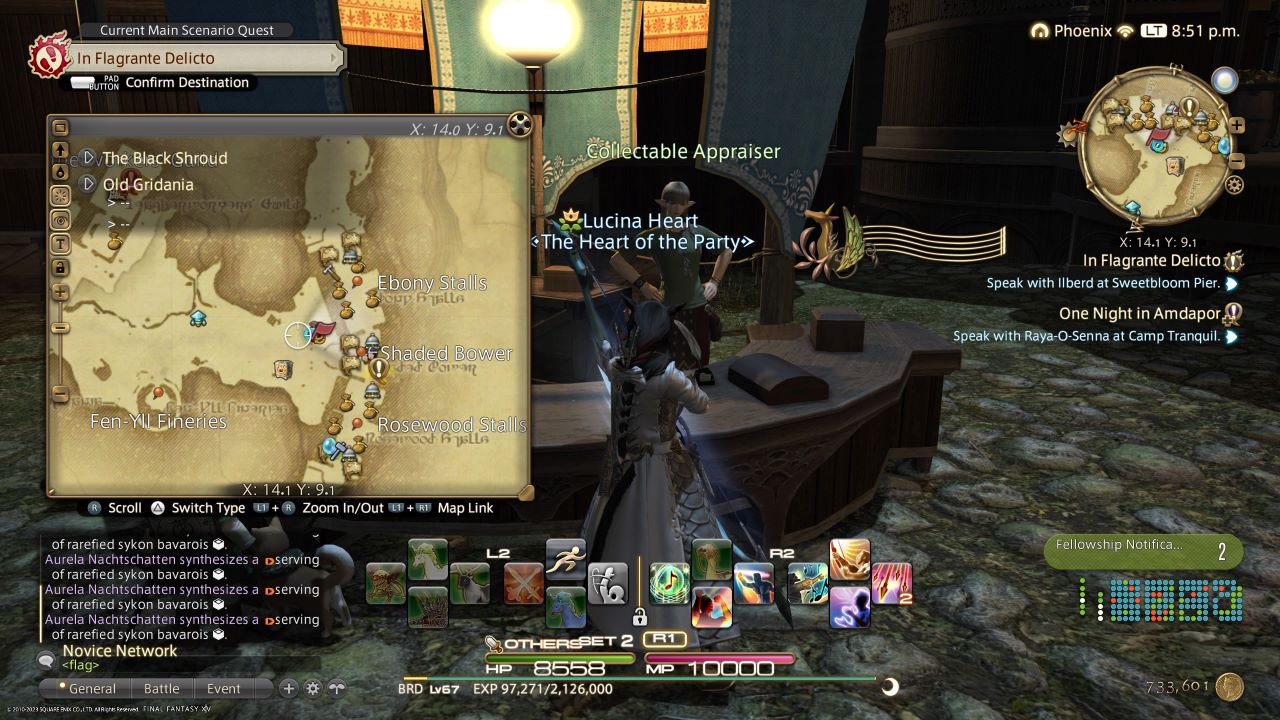Open chat settings via the gear icon

pyautogui.click(x=313, y=689)
